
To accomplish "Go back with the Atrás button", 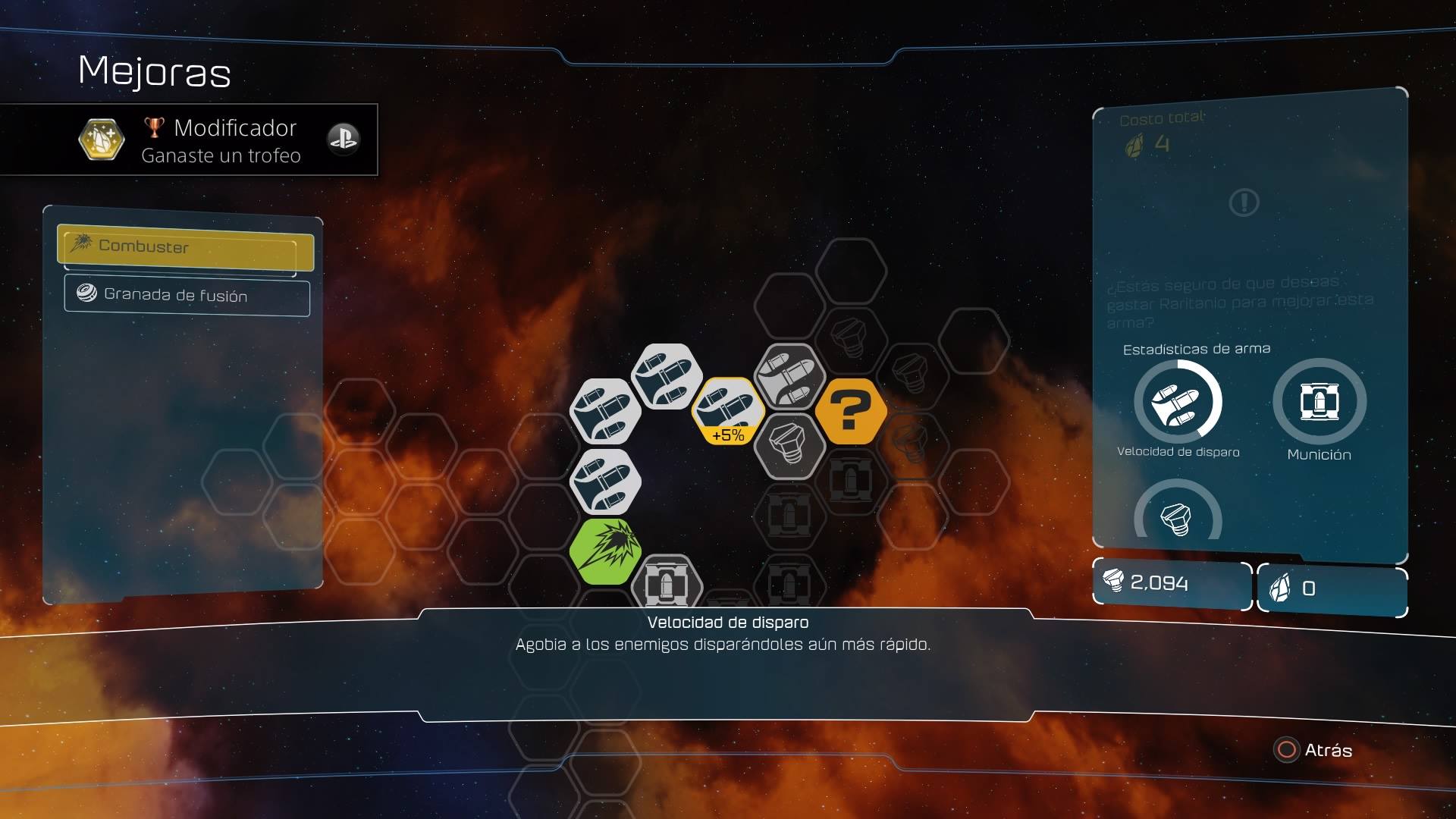I will coord(1314,750).
